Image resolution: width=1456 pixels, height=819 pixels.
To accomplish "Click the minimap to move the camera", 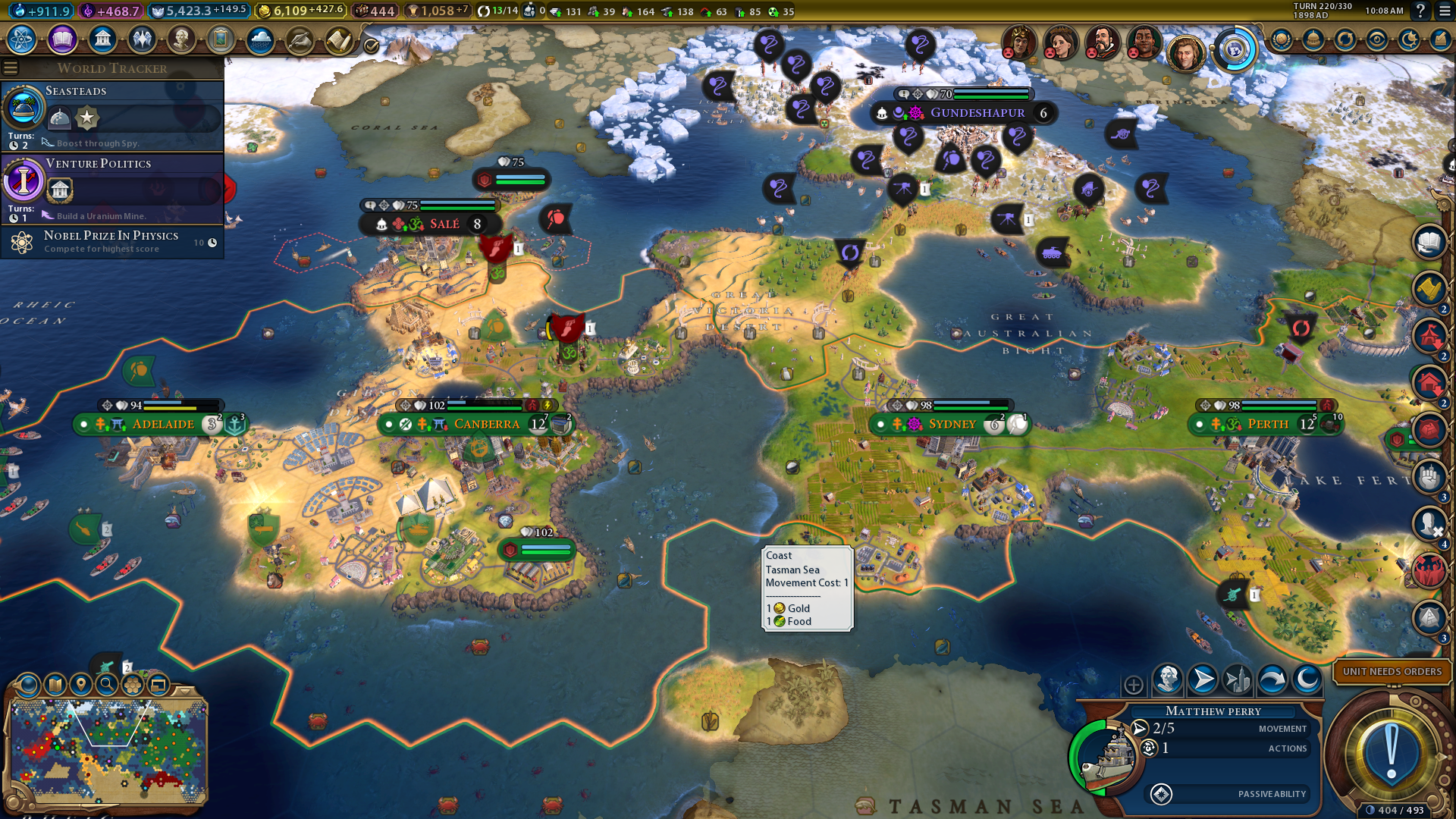I will 106,751.
